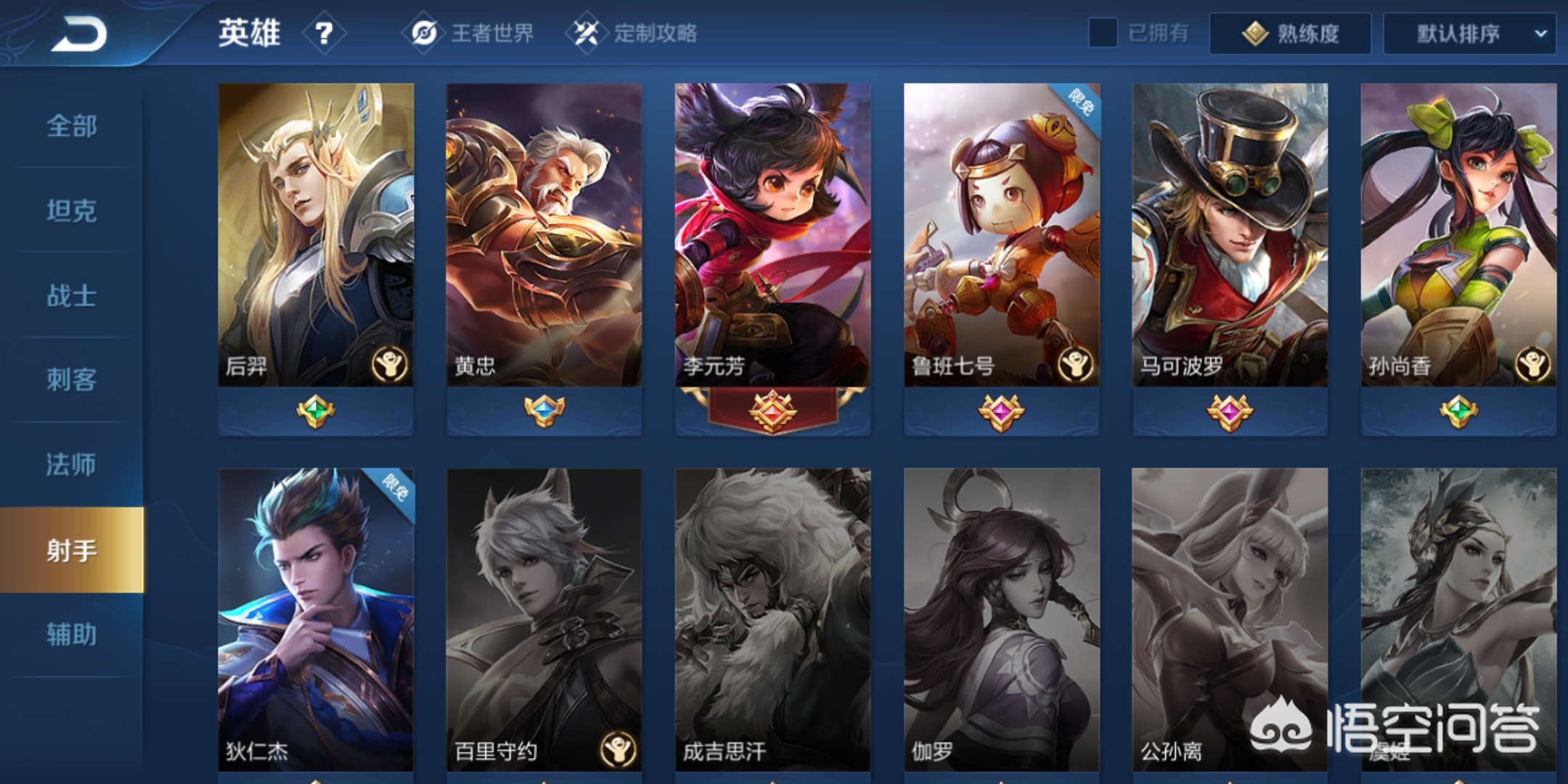Click the 熟练度 proficiency button
Screen dimensions: 1568x784
coord(1291,33)
